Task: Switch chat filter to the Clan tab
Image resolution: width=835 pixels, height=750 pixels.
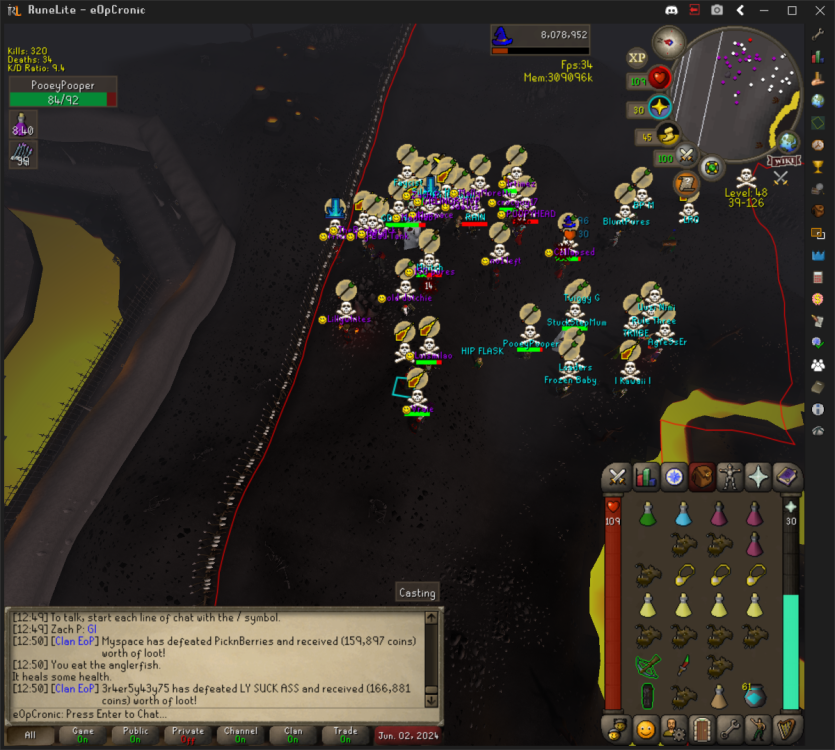Action: pos(293,736)
